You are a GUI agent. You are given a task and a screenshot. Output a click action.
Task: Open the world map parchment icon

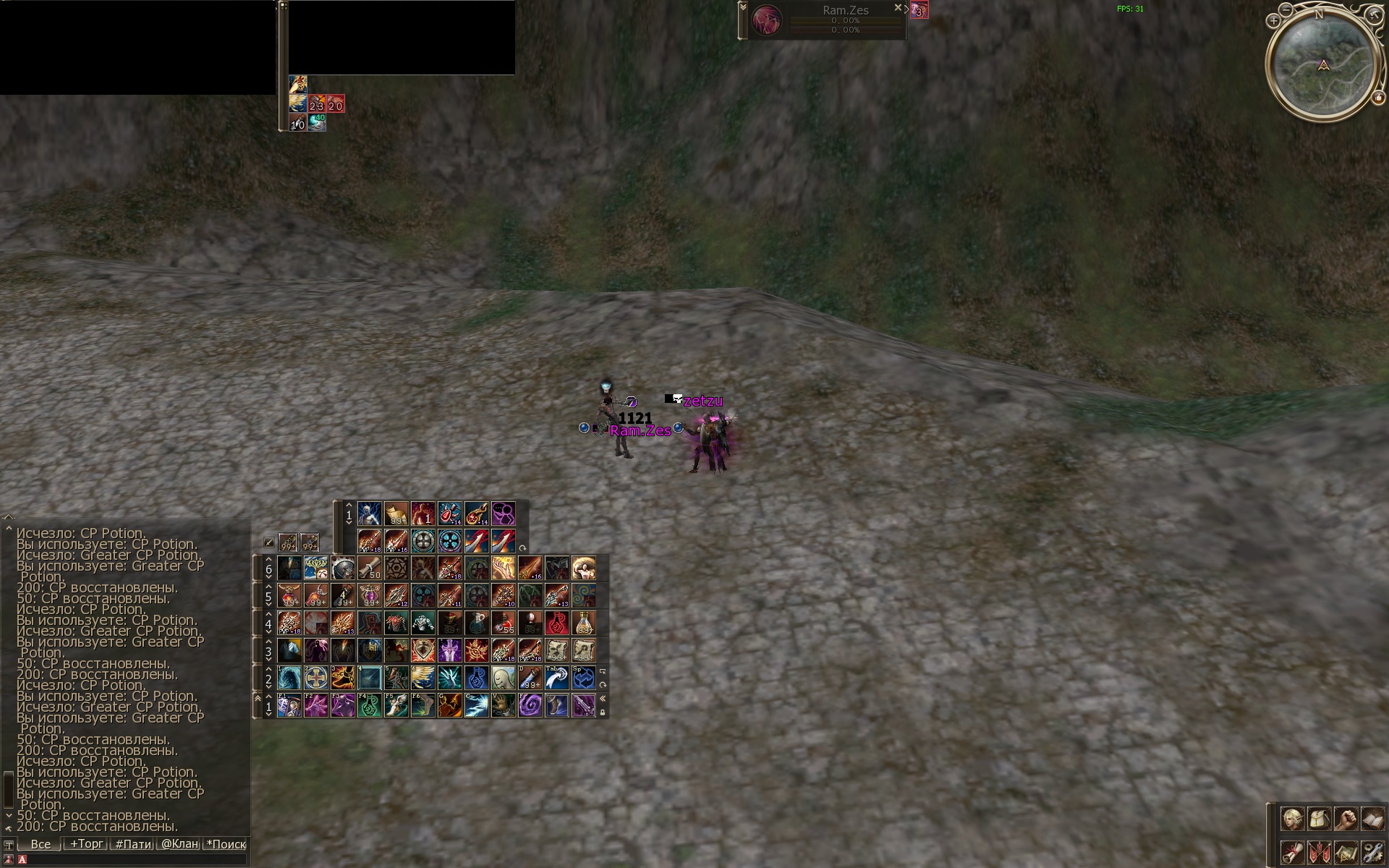coord(1346,852)
